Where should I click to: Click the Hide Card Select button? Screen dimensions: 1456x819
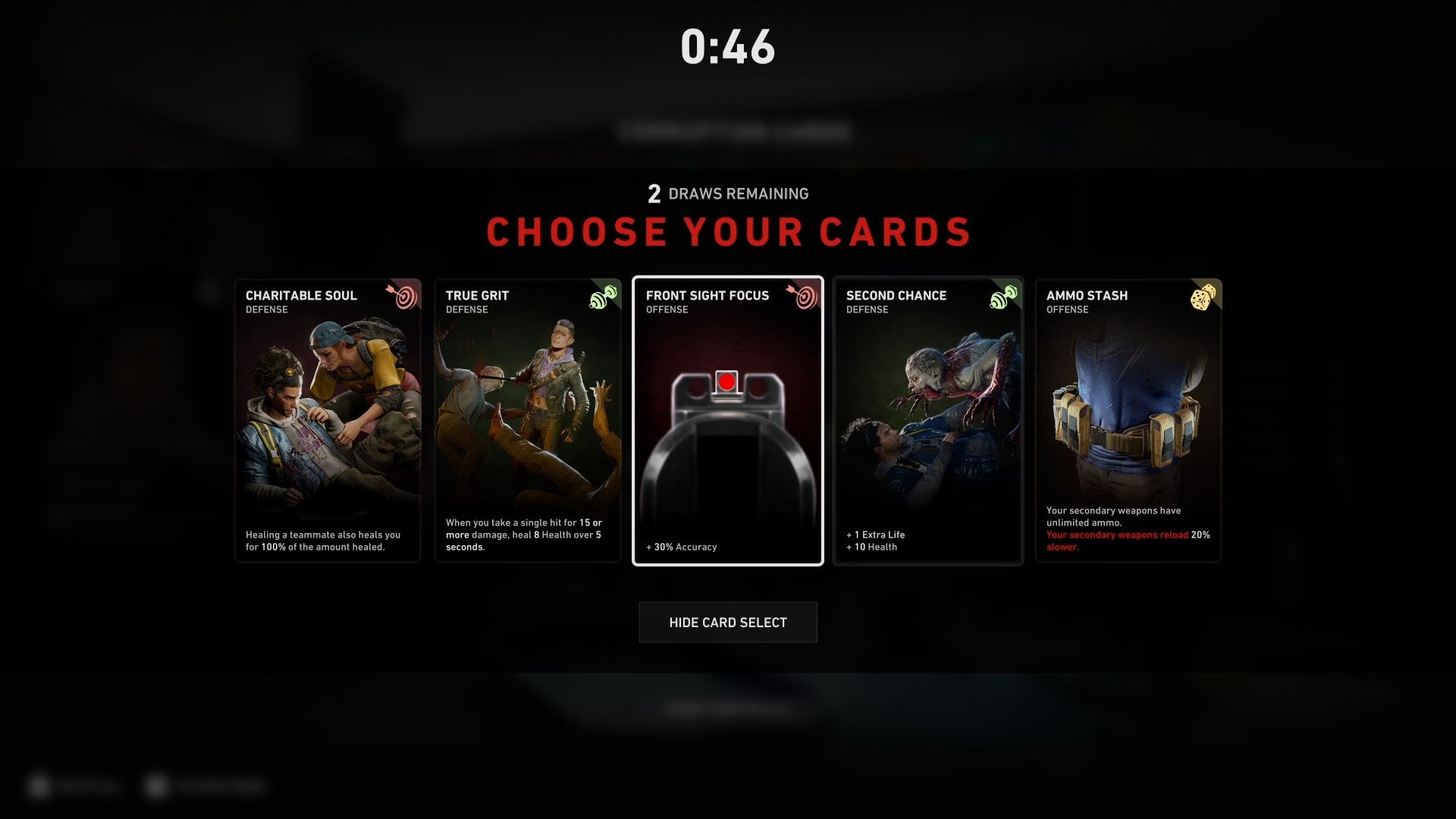coord(727,622)
